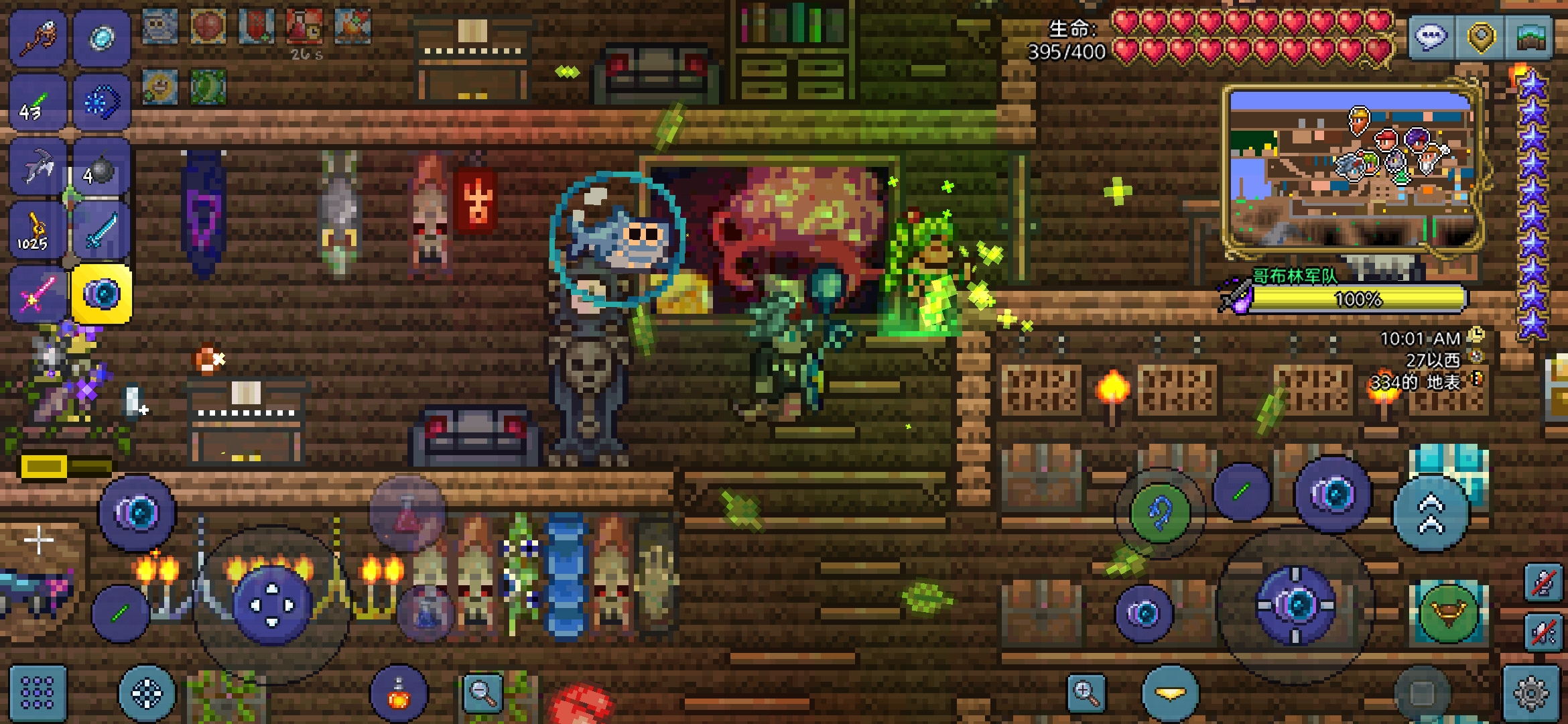Select the blue spell tome hotbar slot
Screen dimensions: 1568x724
pos(102,103)
